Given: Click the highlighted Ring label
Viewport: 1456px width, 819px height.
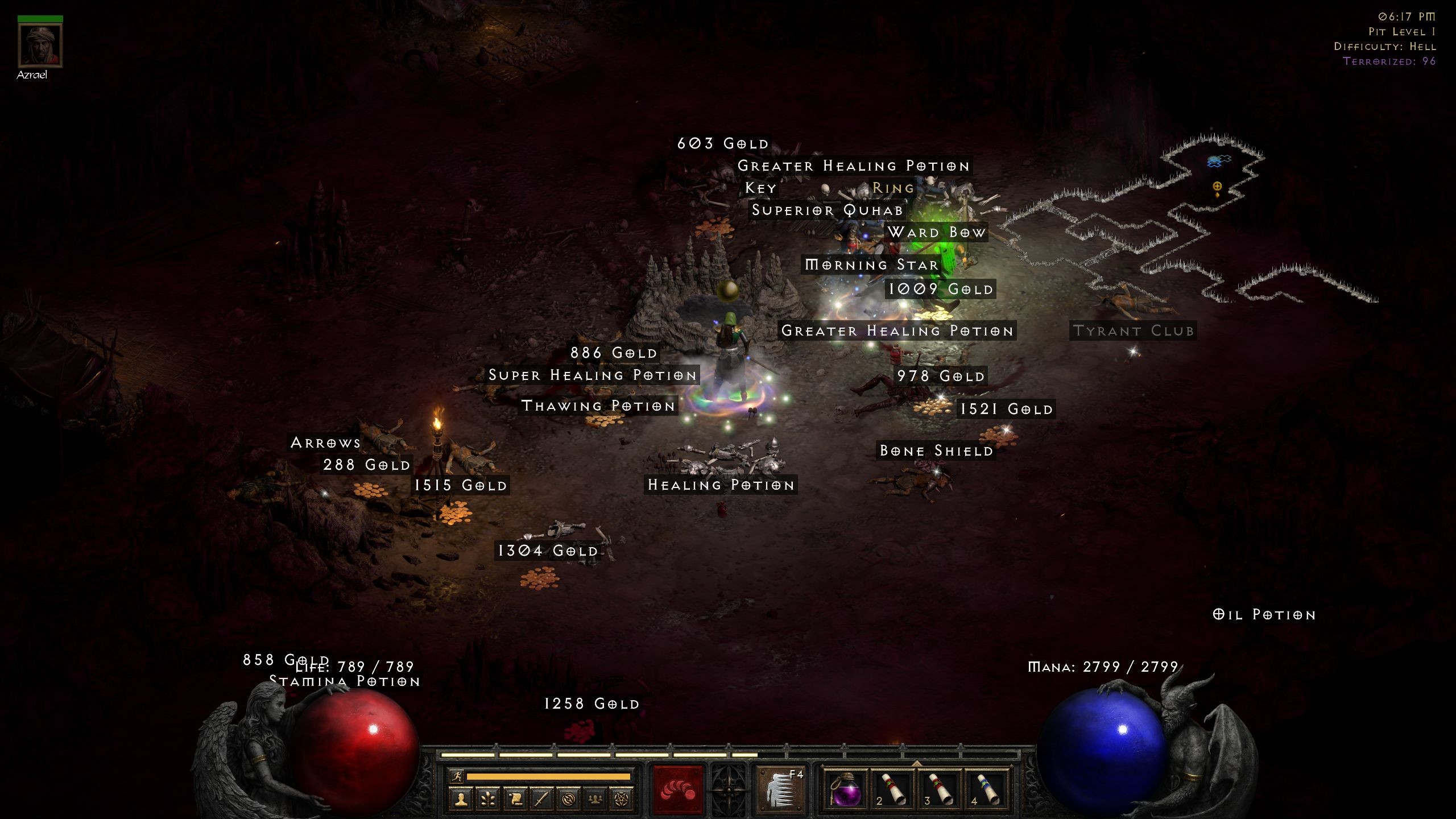Looking at the screenshot, I should [892, 188].
